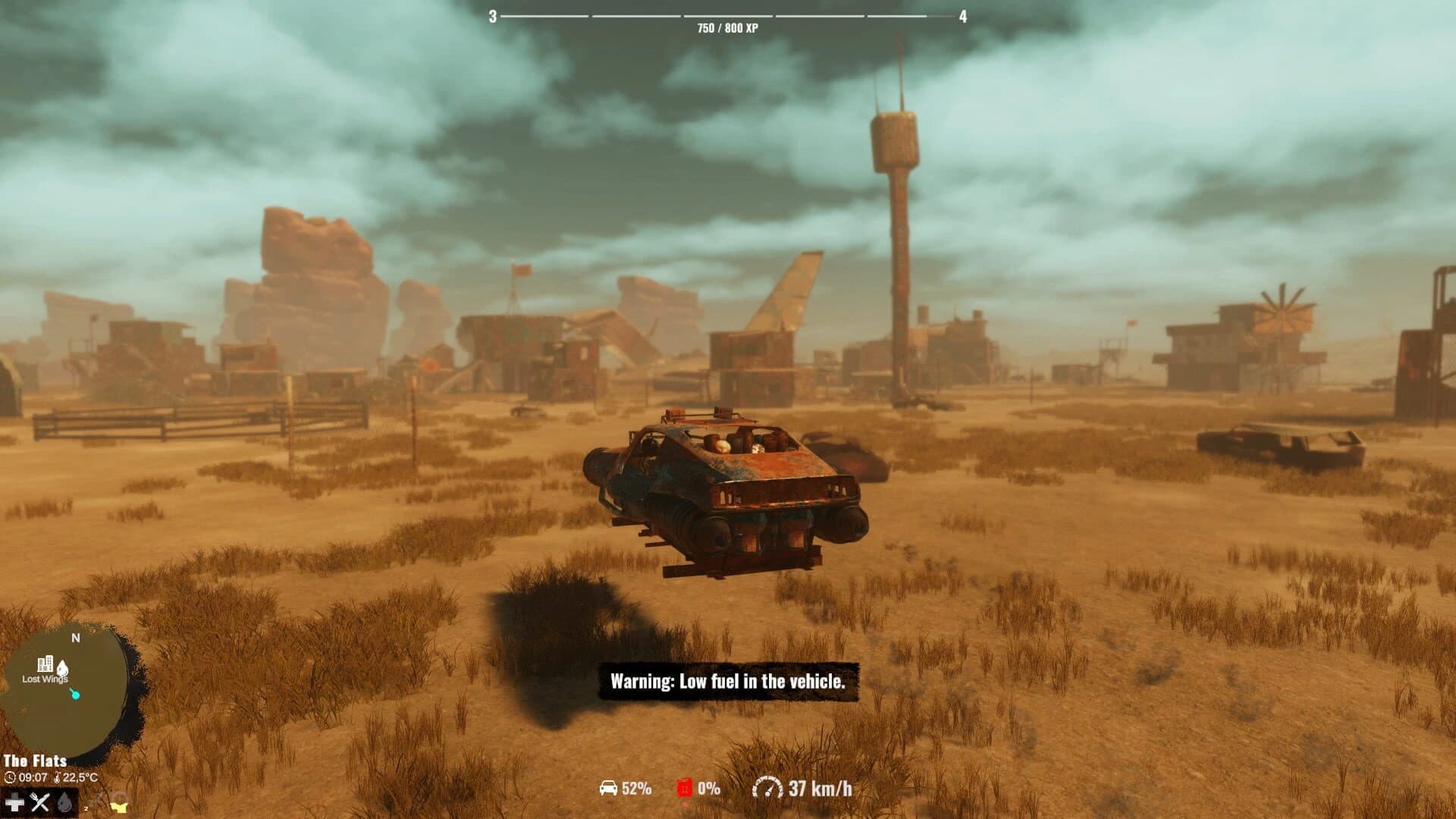Click the red fuel canister icon at 0%
1456x819 pixels.
coord(685,787)
